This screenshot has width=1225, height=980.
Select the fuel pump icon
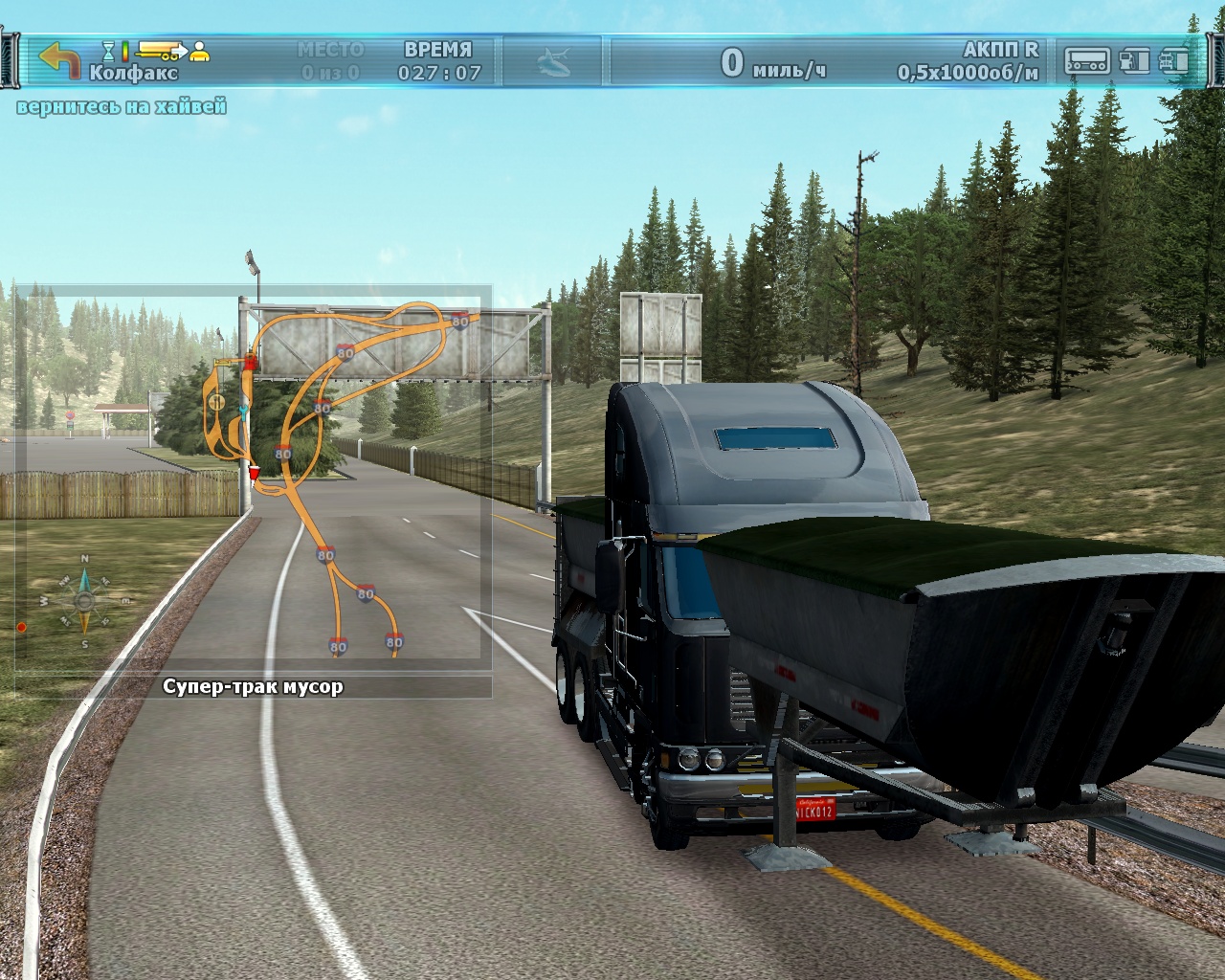point(1134,61)
